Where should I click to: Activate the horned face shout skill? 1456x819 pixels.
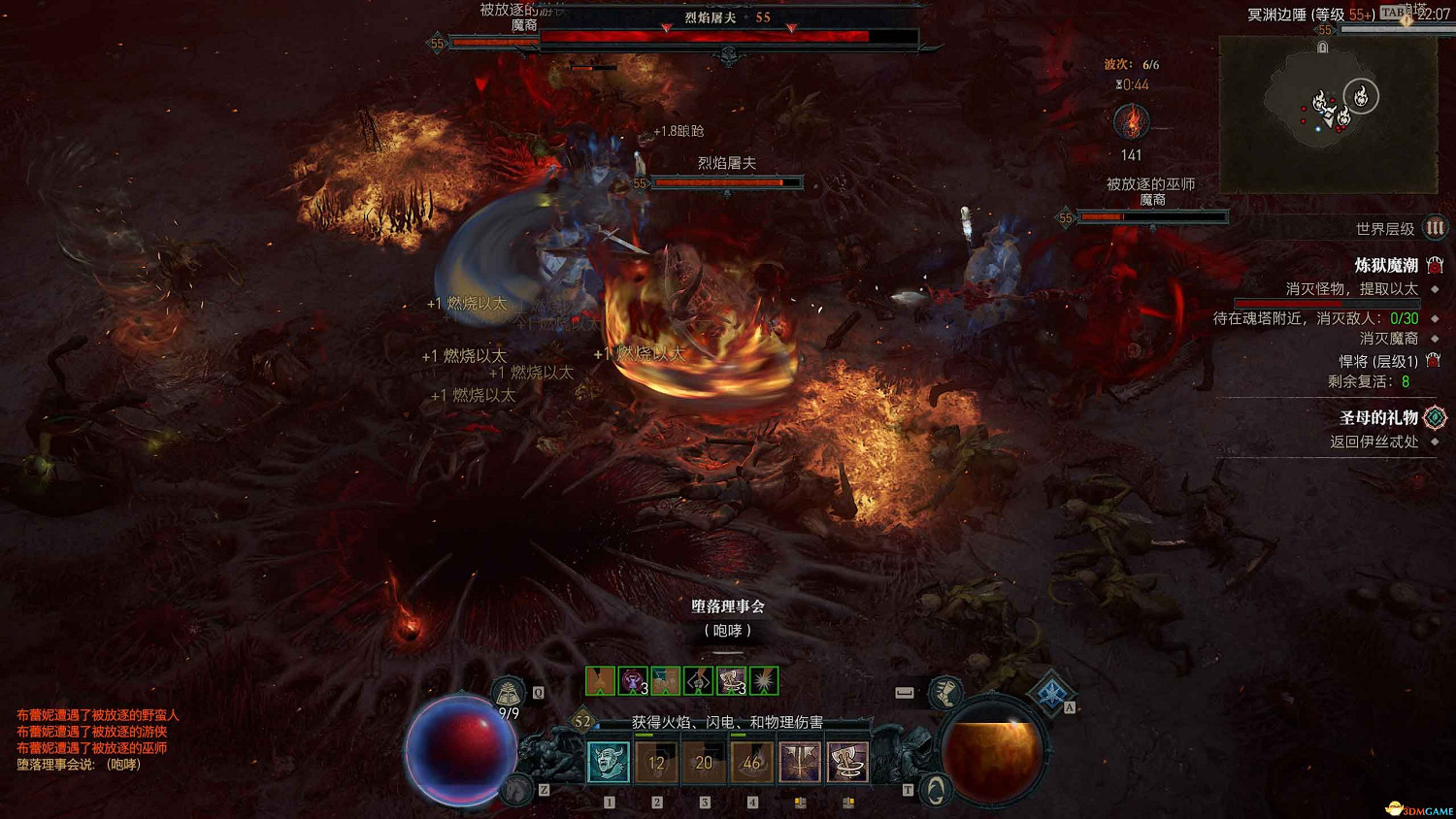pos(609,763)
